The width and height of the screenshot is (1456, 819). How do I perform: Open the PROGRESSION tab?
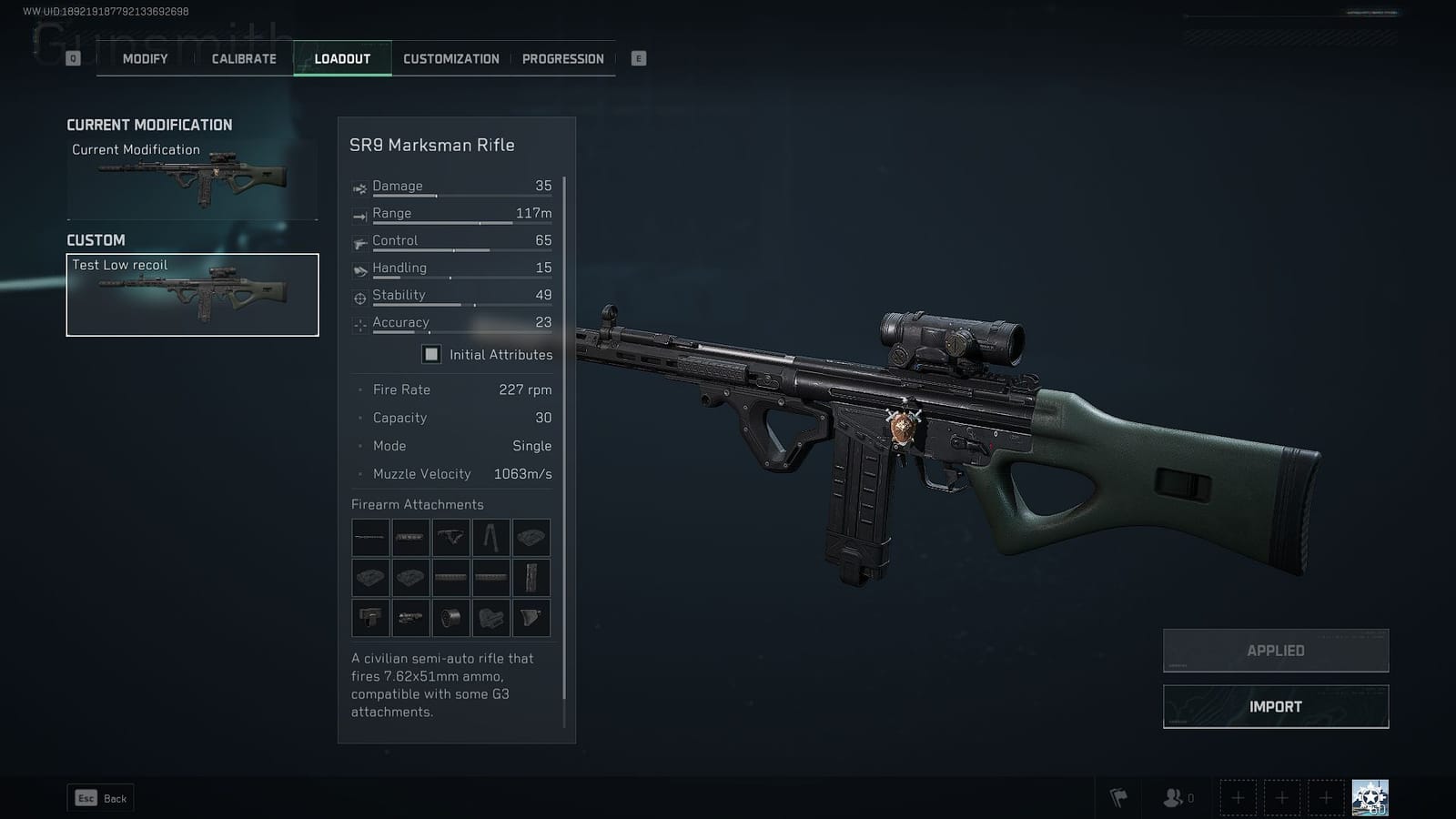[x=563, y=58]
